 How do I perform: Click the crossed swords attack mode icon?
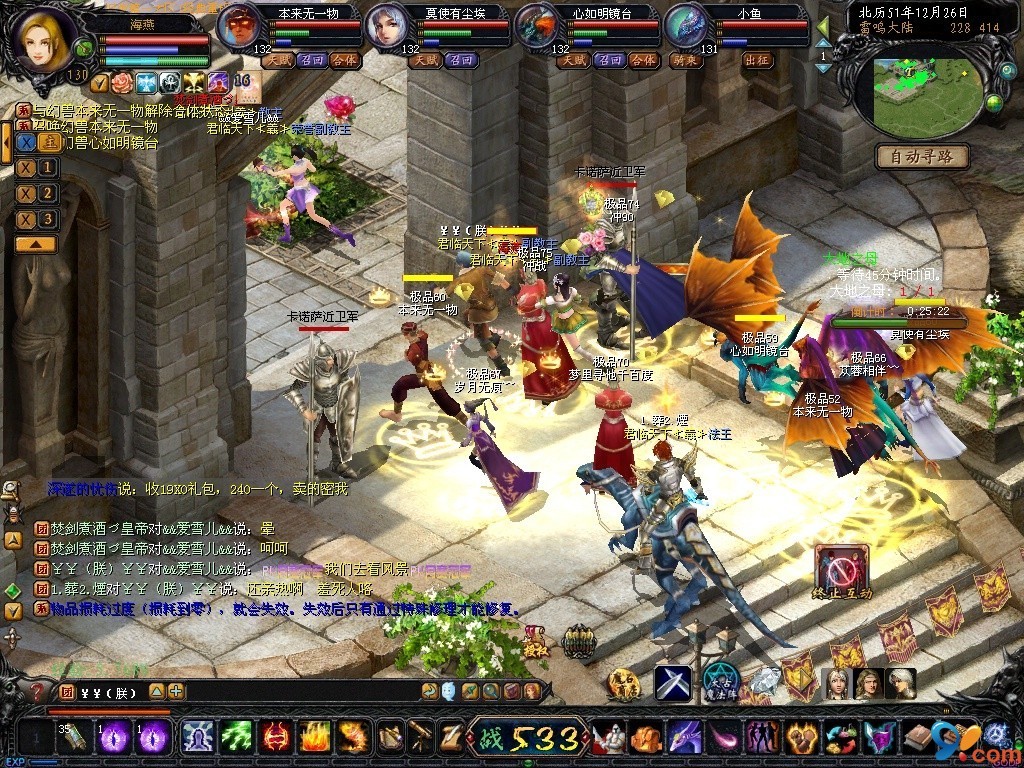(673, 683)
